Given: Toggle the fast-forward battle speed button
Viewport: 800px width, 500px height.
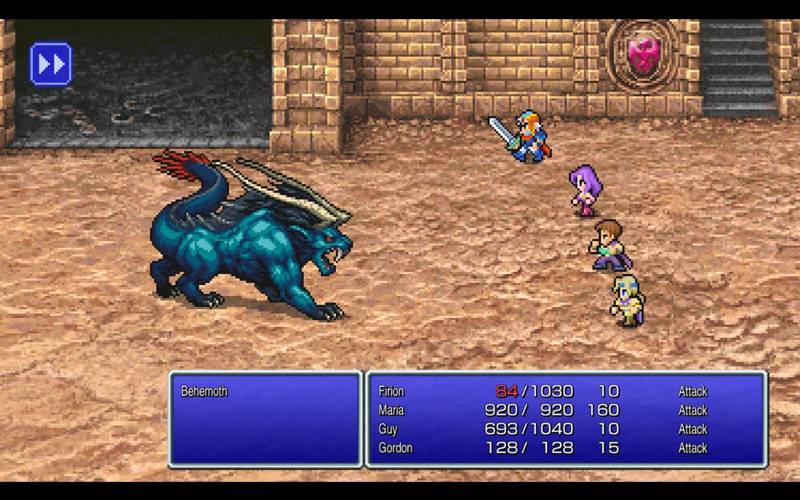Looking at the screenshot, I should coord(50,63).
